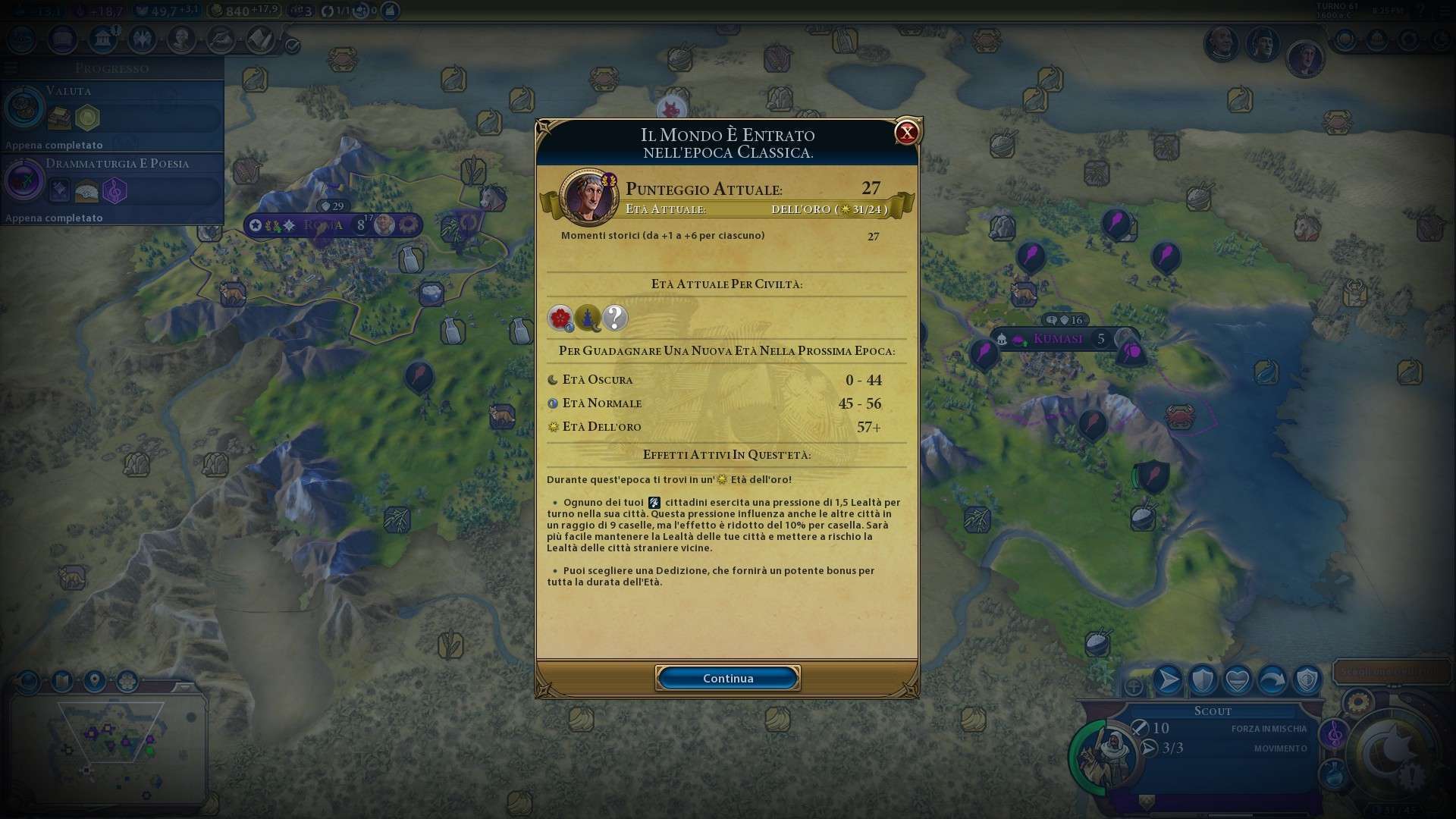1456x819 pixels.
Task: Activate the map pin button
Action: [95, 681]
